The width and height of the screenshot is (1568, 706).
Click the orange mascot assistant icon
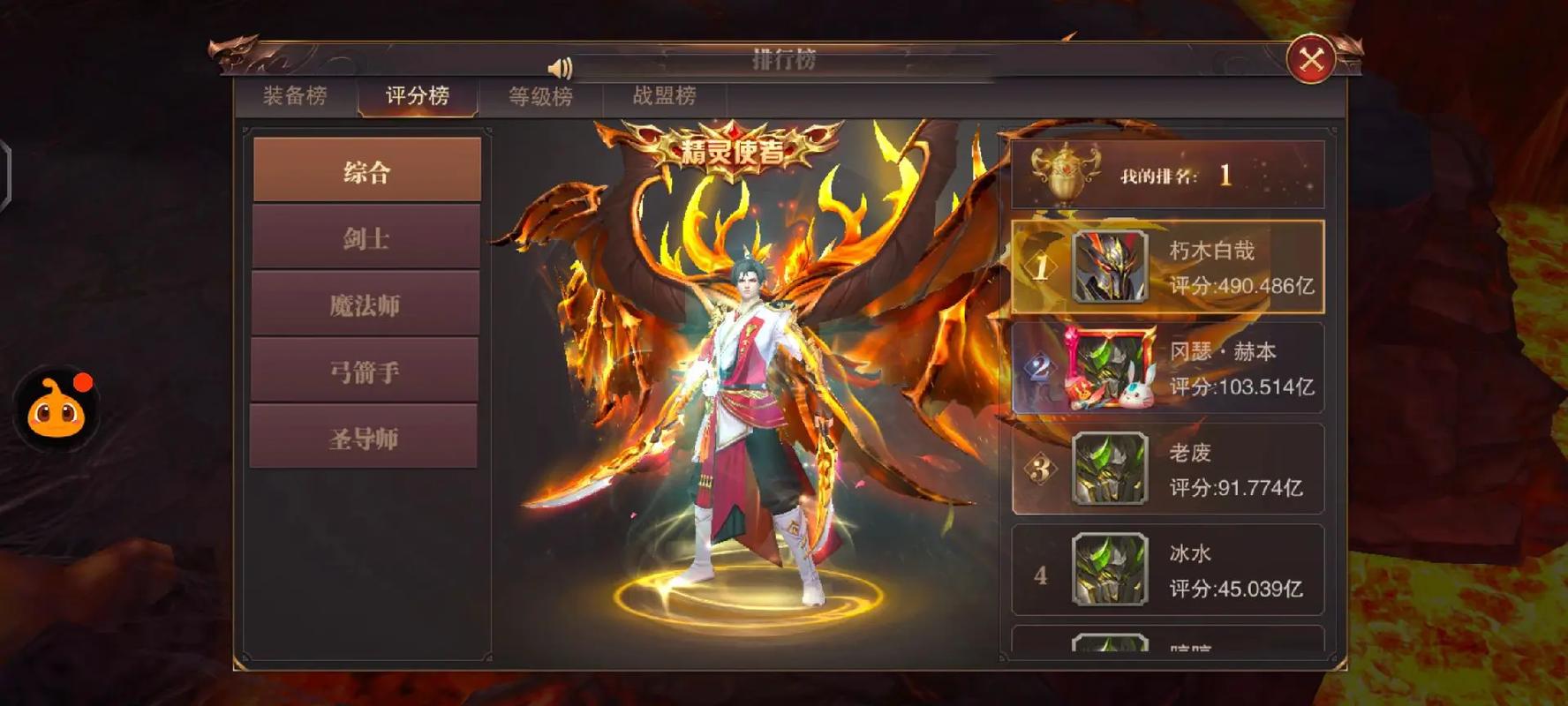click(x=56, y=409)
